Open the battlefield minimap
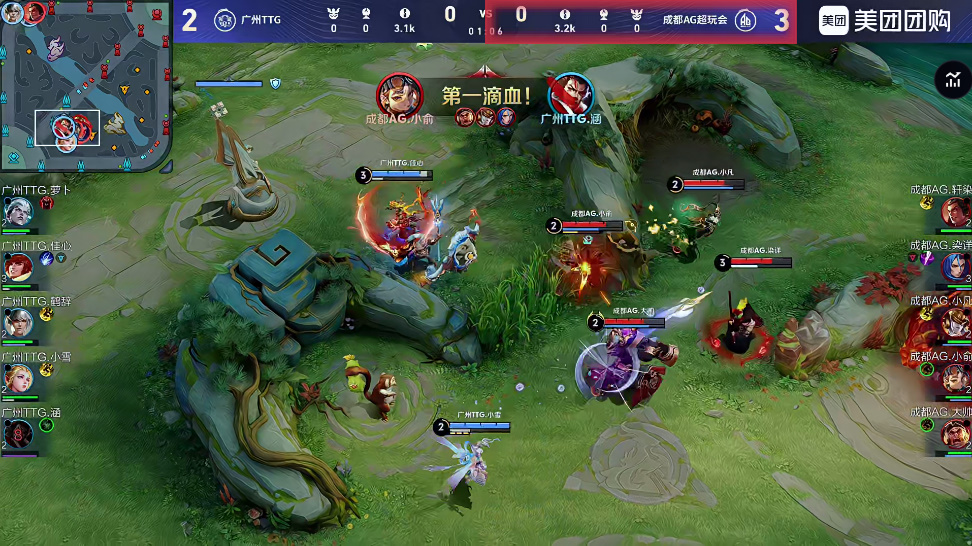Viewport: 972px width, 546px height. [86, 86]
